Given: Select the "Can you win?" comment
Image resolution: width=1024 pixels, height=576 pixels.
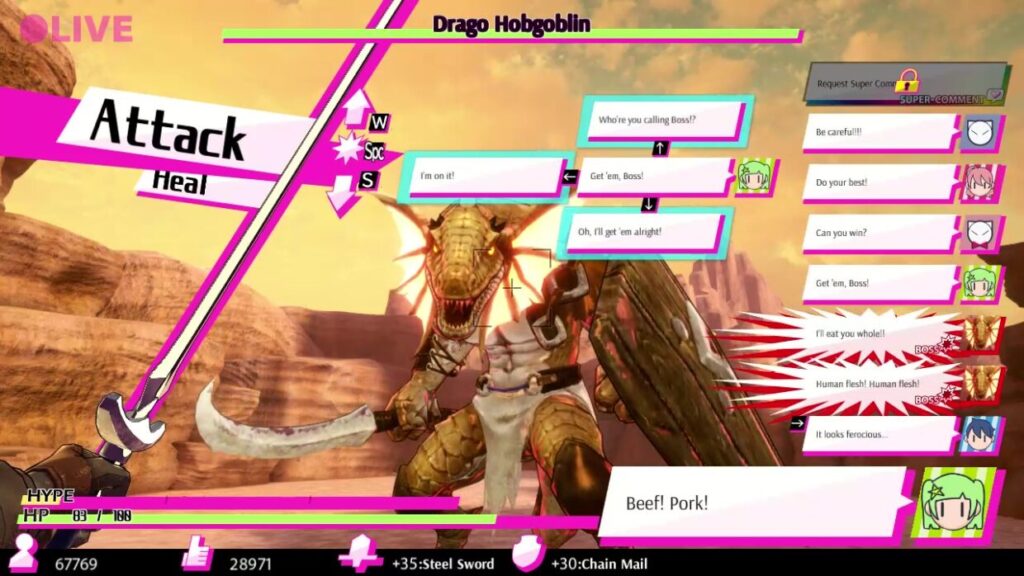Looking at the screenshot, I should pyautogui.click(x=878, y=233).
